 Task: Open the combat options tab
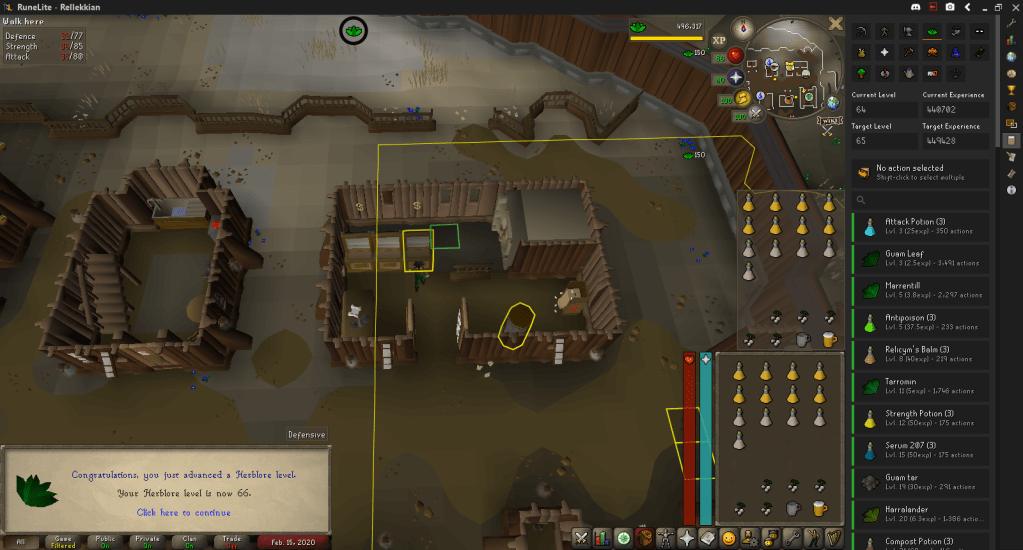coord(581,538)
